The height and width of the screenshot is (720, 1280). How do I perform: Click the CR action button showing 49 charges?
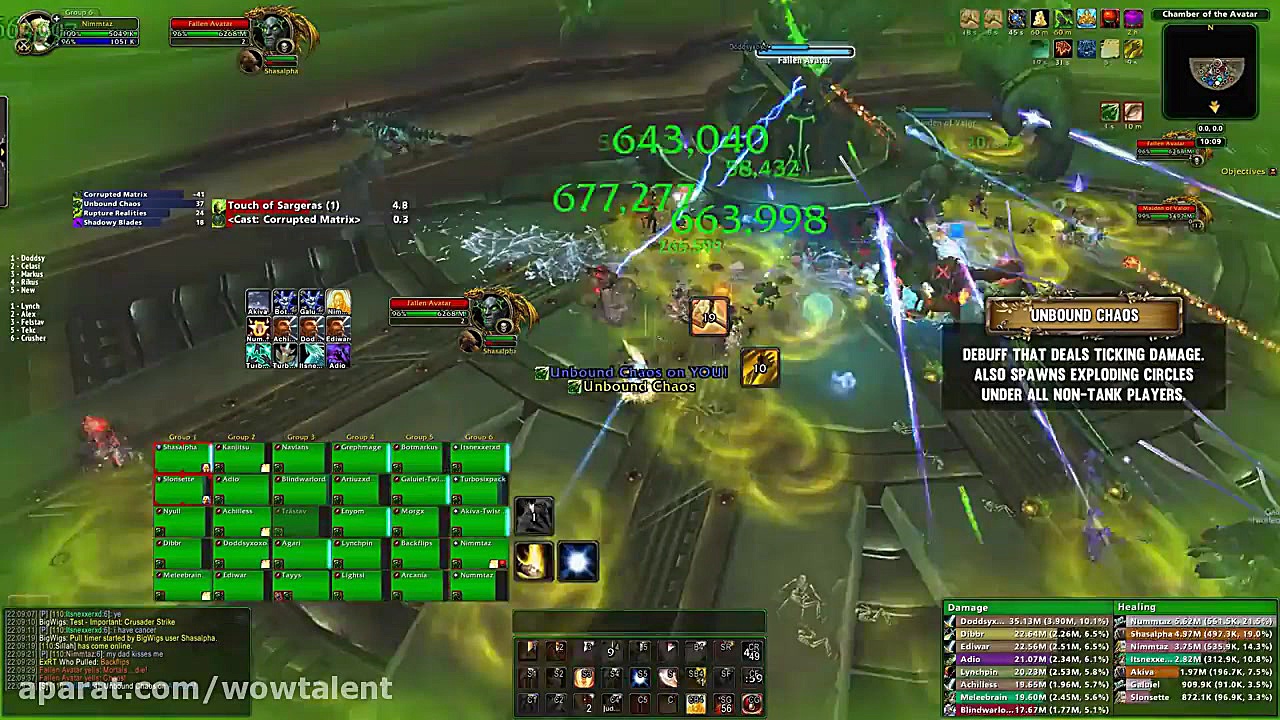pos(752,653)
